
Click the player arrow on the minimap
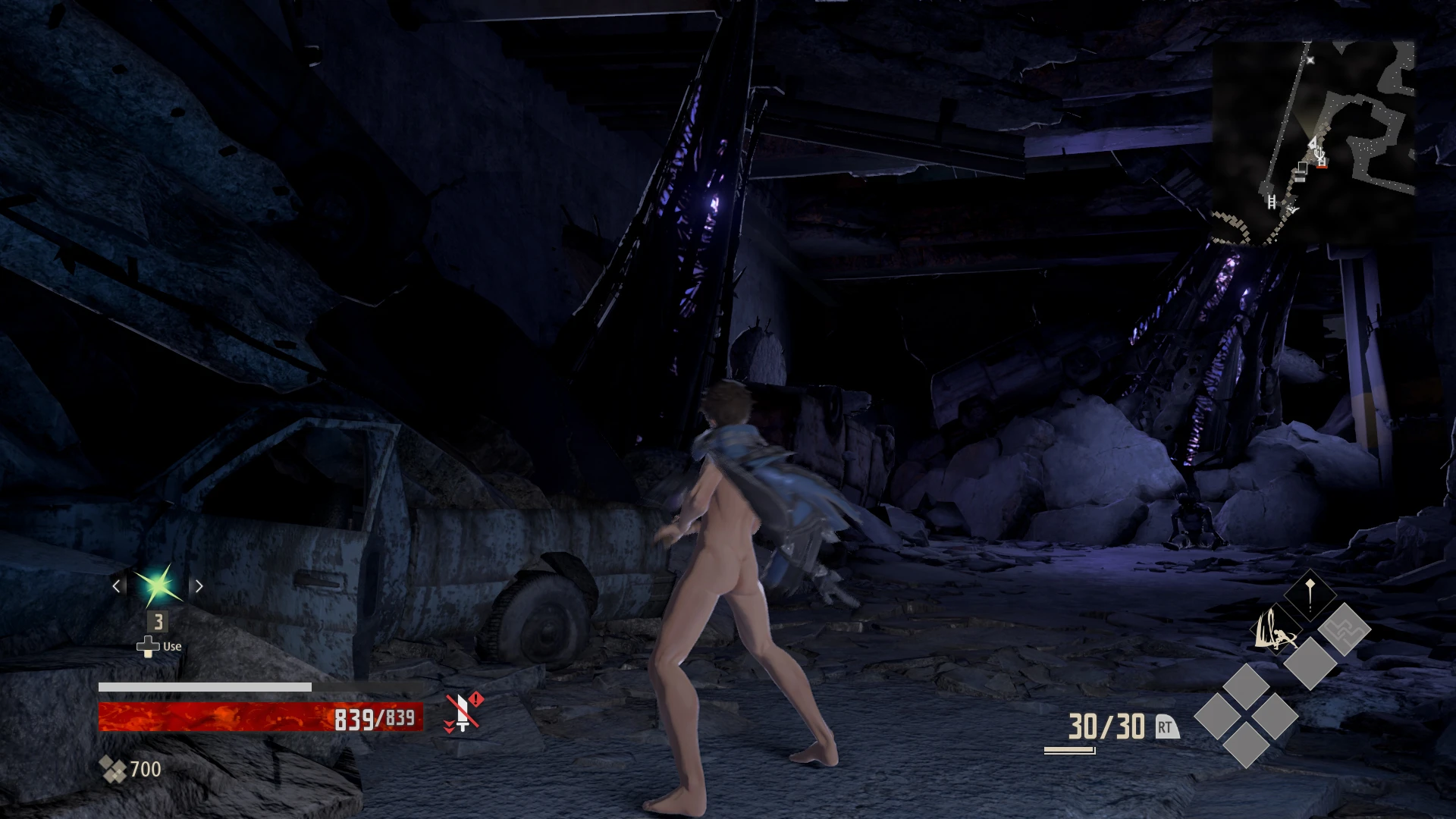coord(1313,143)
